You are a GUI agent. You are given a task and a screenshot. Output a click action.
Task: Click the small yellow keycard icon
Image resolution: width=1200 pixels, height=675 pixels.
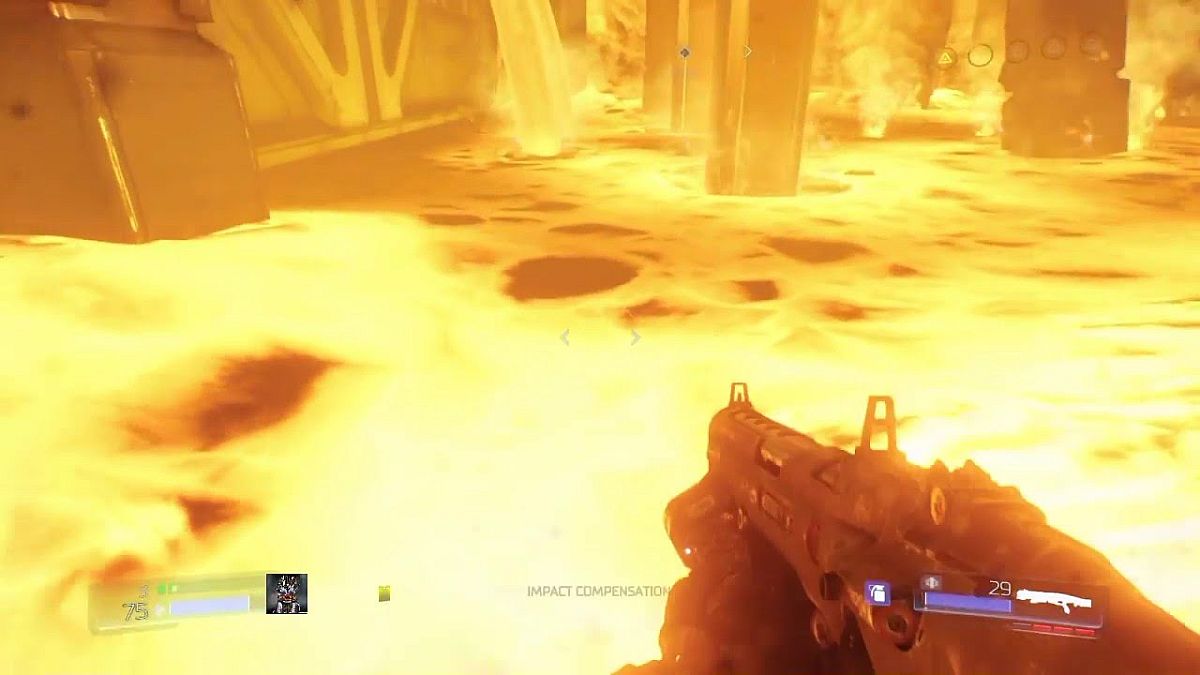click(384, 594)
